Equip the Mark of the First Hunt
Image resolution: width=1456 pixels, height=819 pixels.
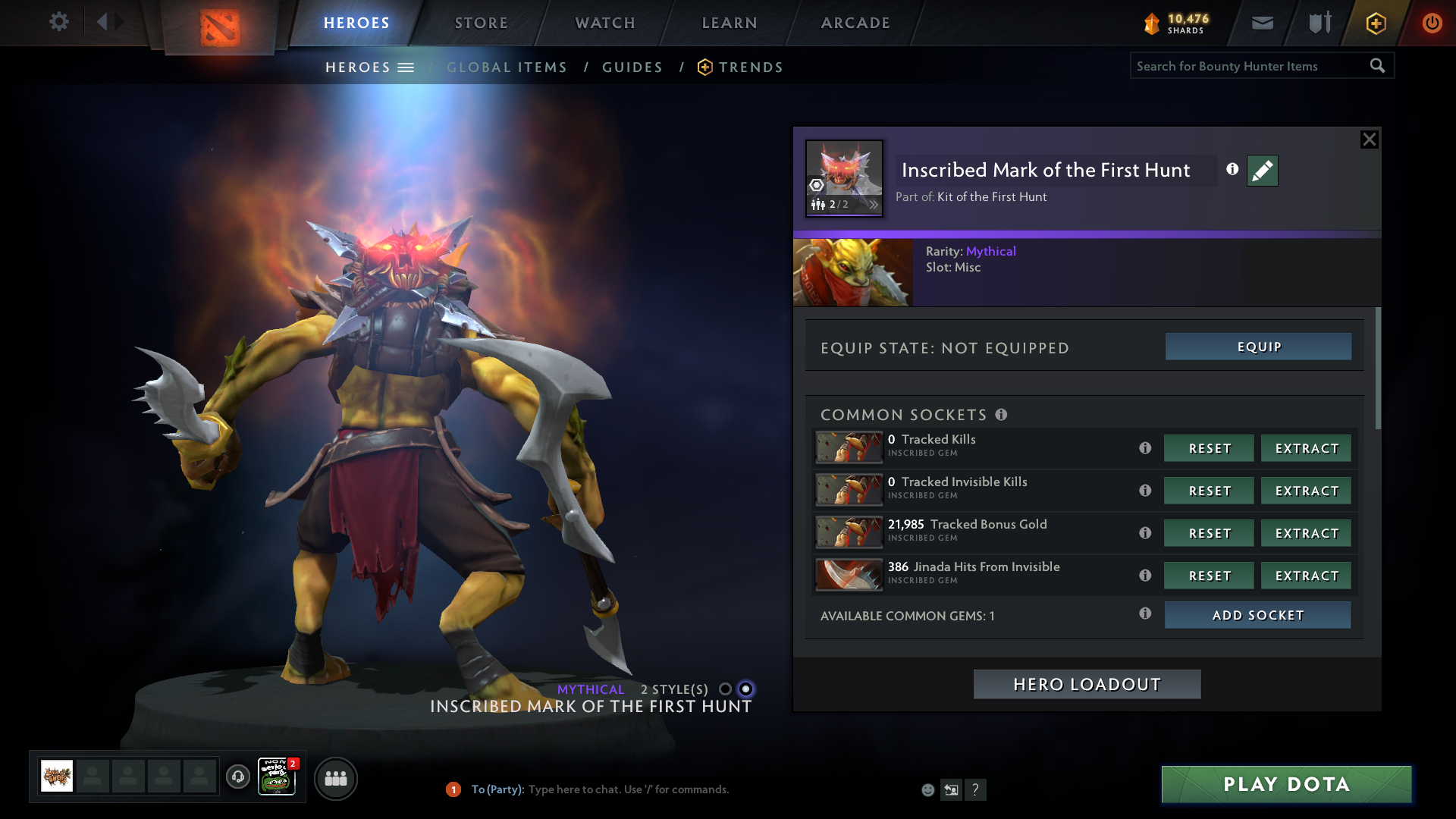[x=1258, y=347]
